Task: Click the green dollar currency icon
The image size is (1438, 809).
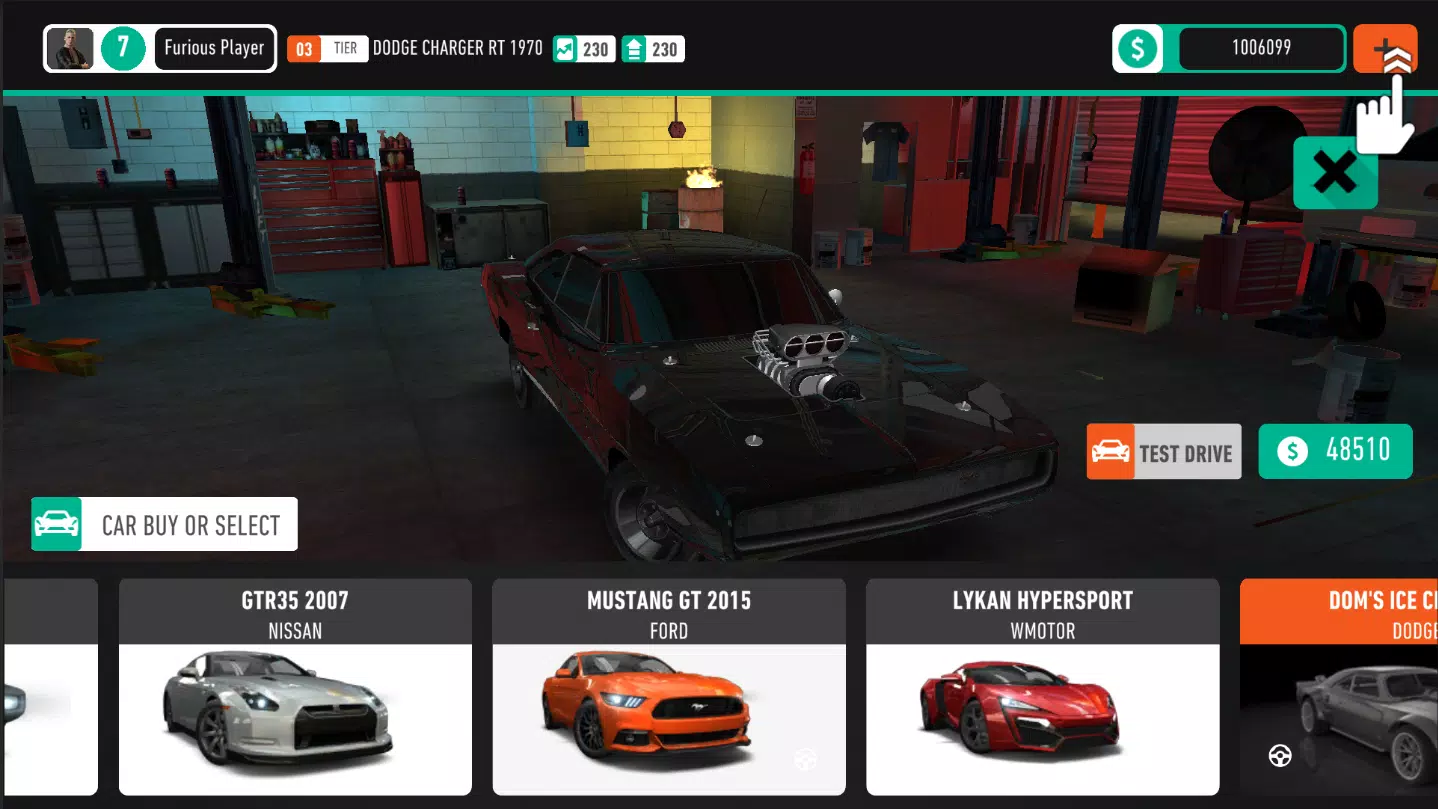Action: (x=1138, y=47)
